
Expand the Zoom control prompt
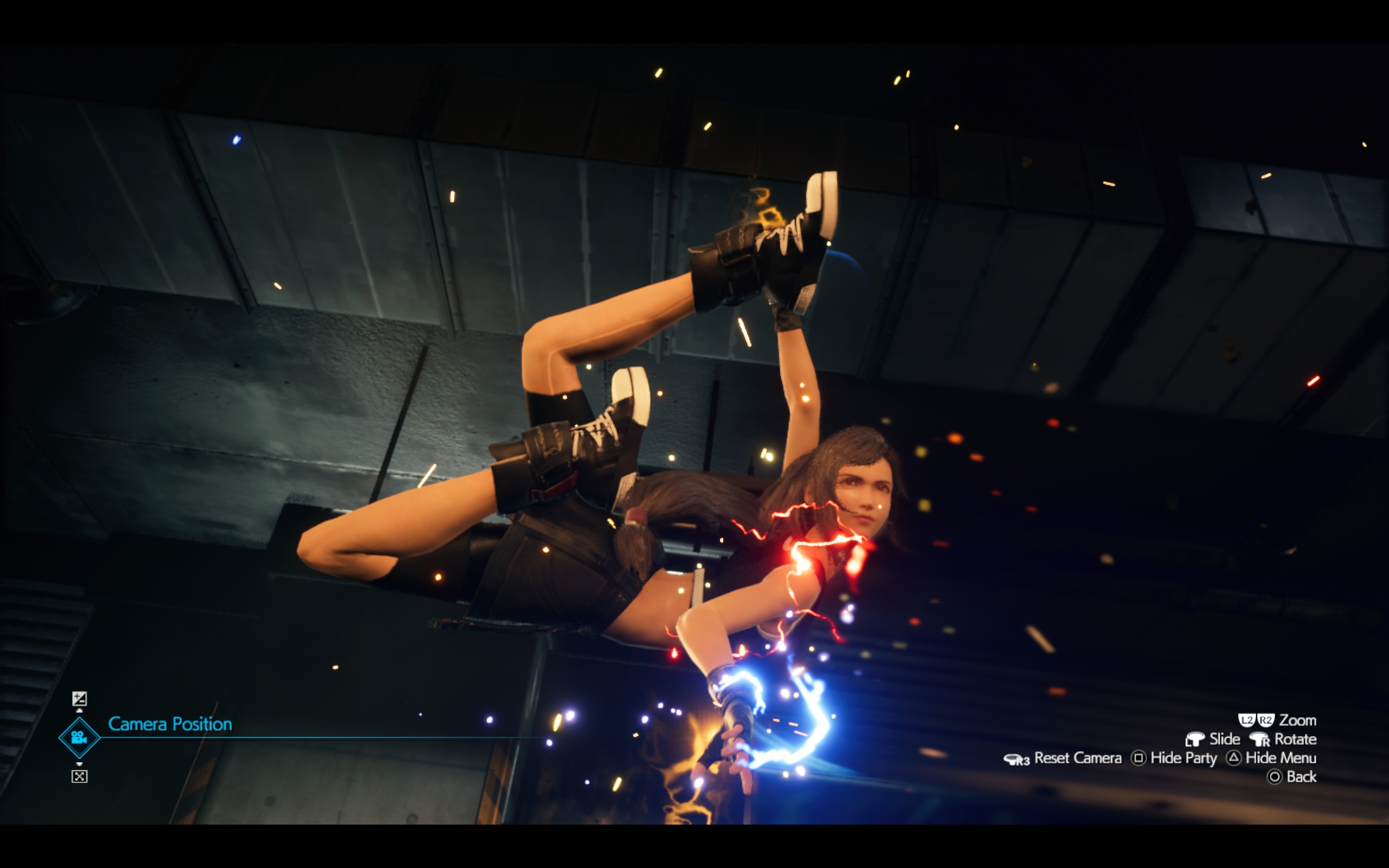tap(1298, 720)
